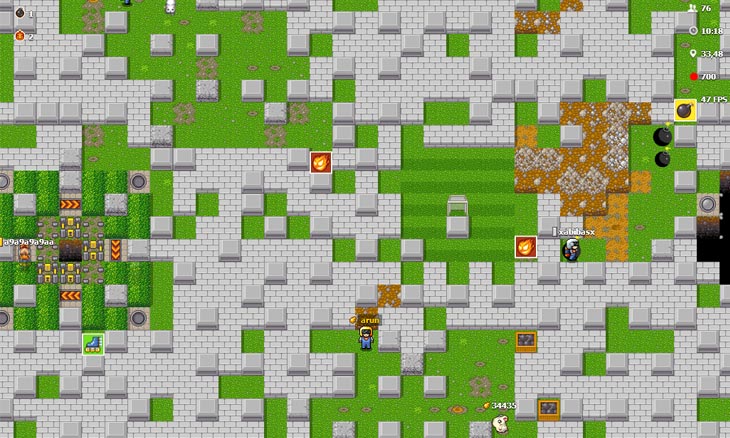Click the map location pin icon
The image size is (730, 438).
pos(693,54)
